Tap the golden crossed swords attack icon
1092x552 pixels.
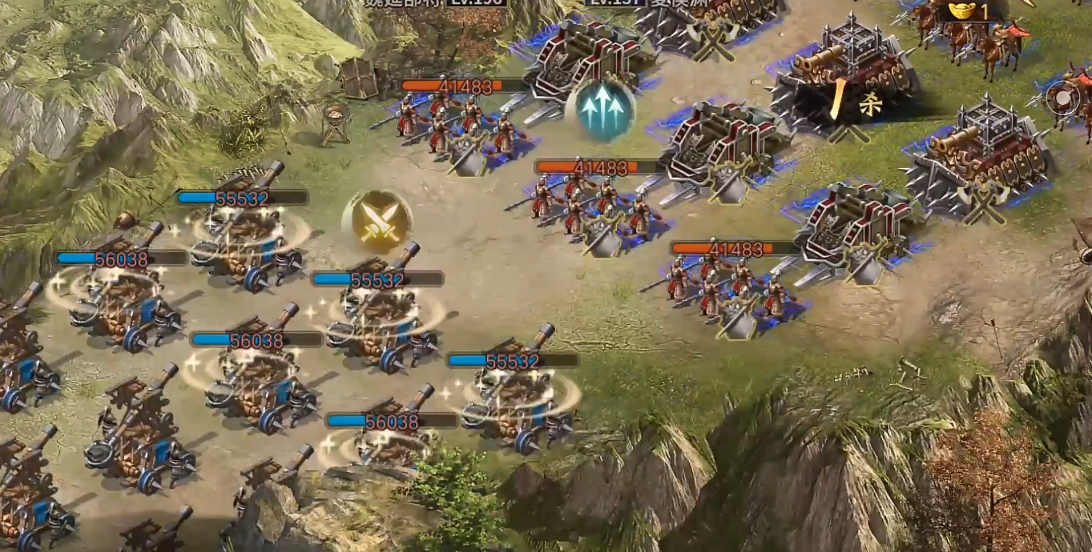point(377,222)
